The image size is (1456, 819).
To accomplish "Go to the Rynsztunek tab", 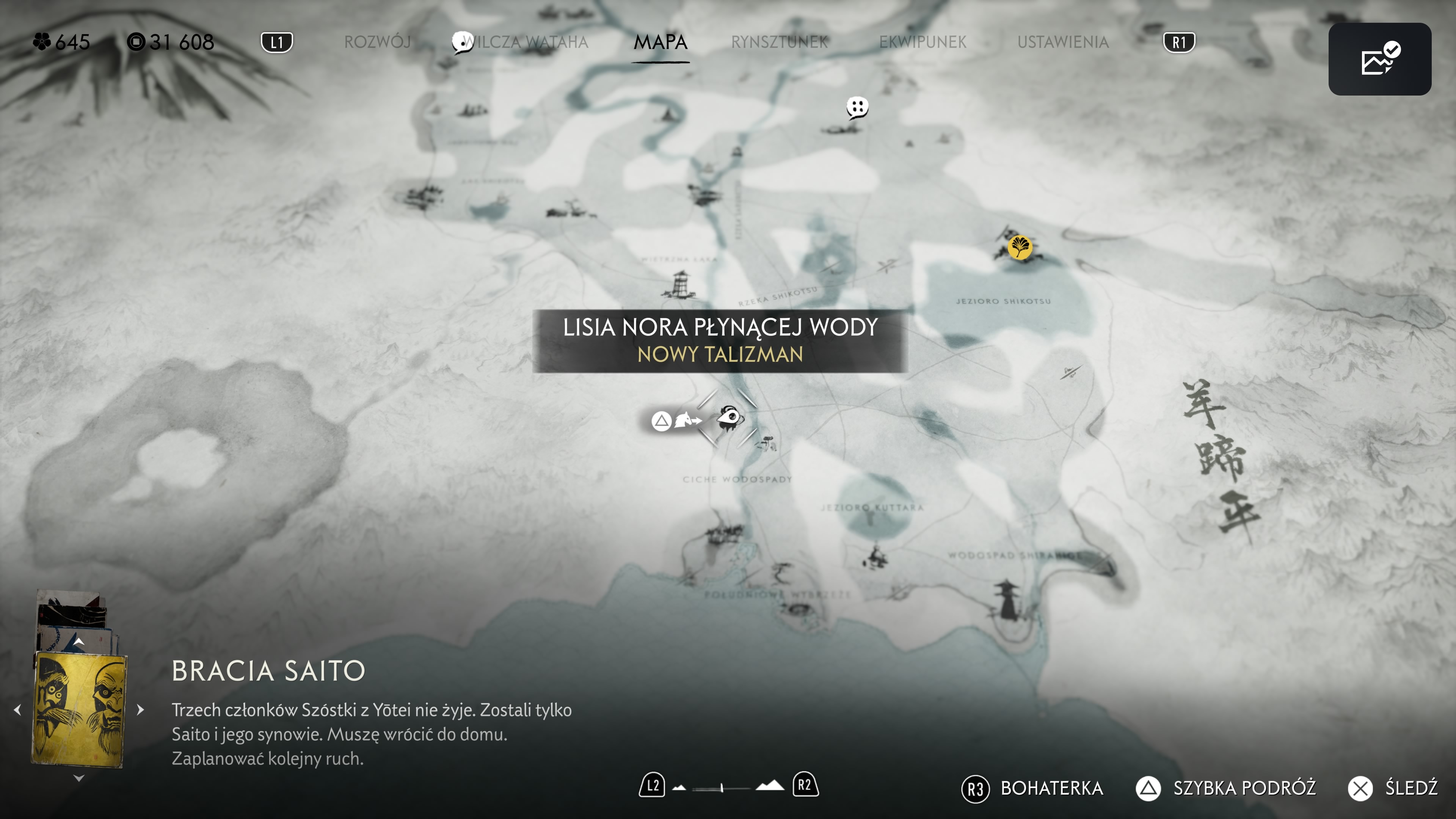I will click(780, 42).
